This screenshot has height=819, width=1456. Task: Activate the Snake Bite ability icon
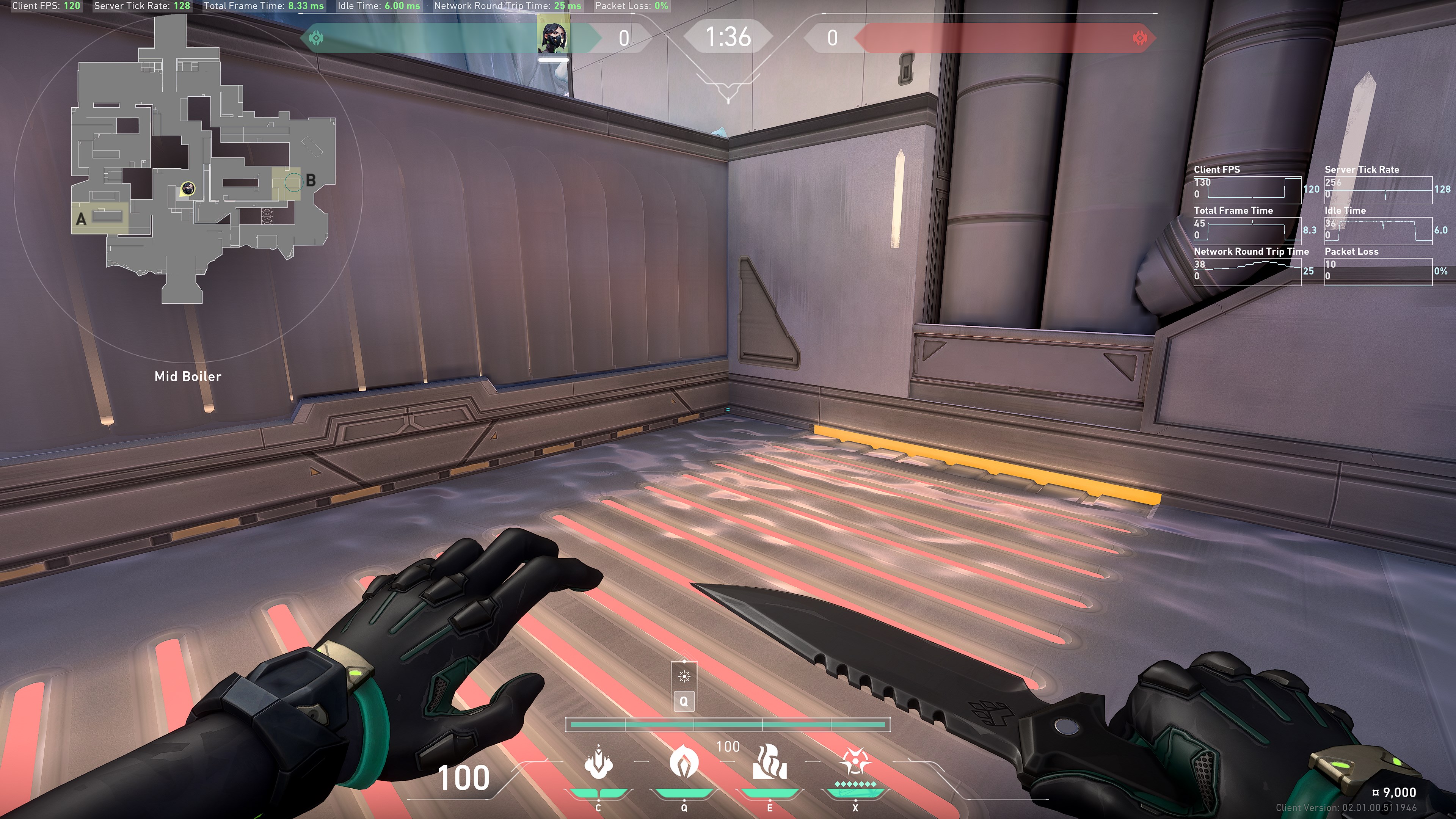tap(598, 763)
